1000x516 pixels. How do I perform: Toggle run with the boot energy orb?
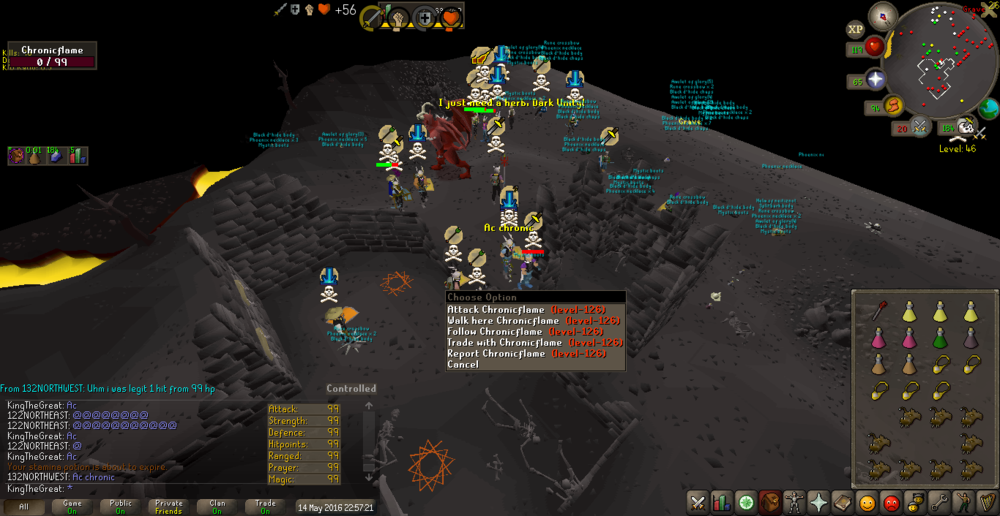pyautogui.click(x=893, y=105)
